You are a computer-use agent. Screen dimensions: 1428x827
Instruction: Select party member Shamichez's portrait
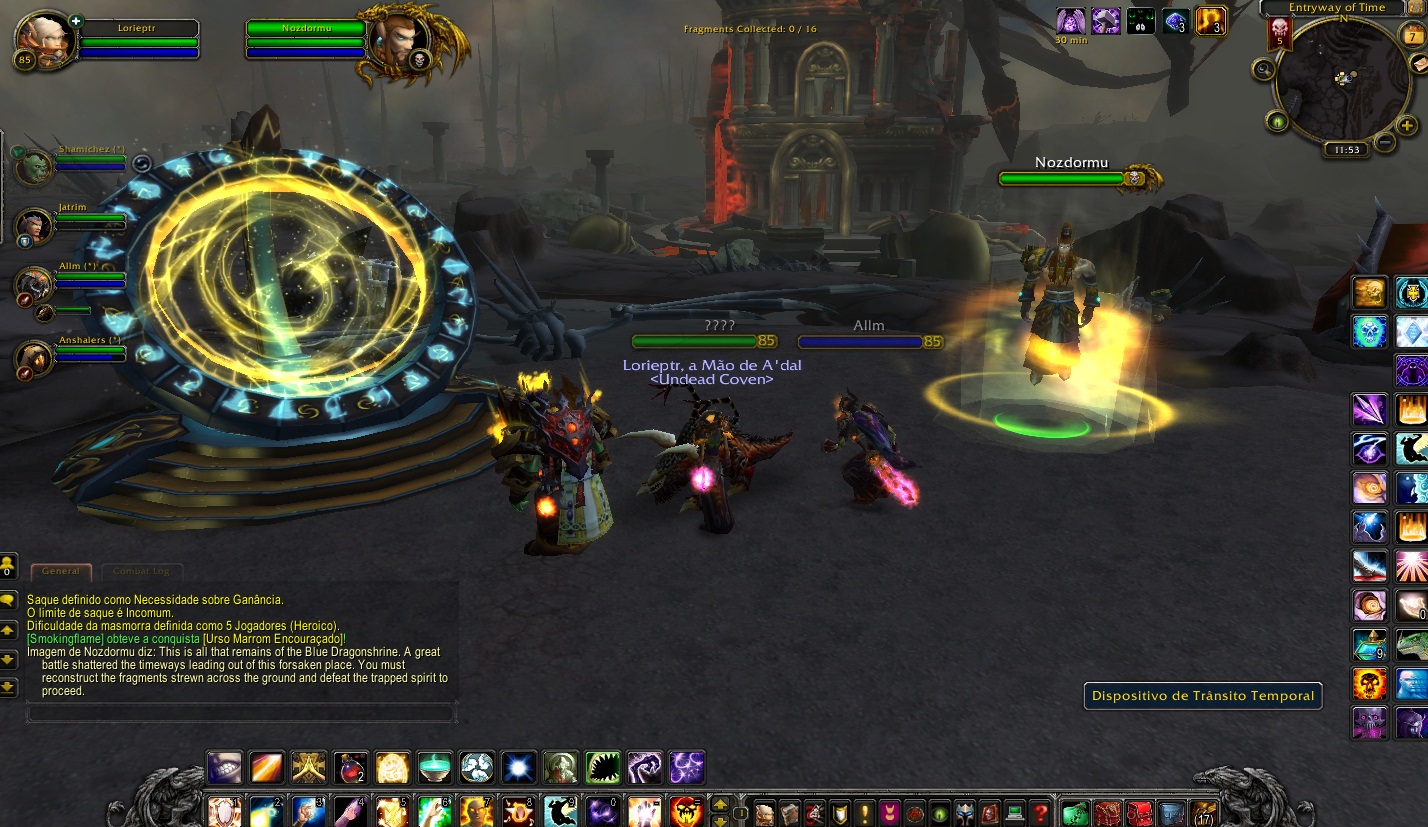pos(33,165)
